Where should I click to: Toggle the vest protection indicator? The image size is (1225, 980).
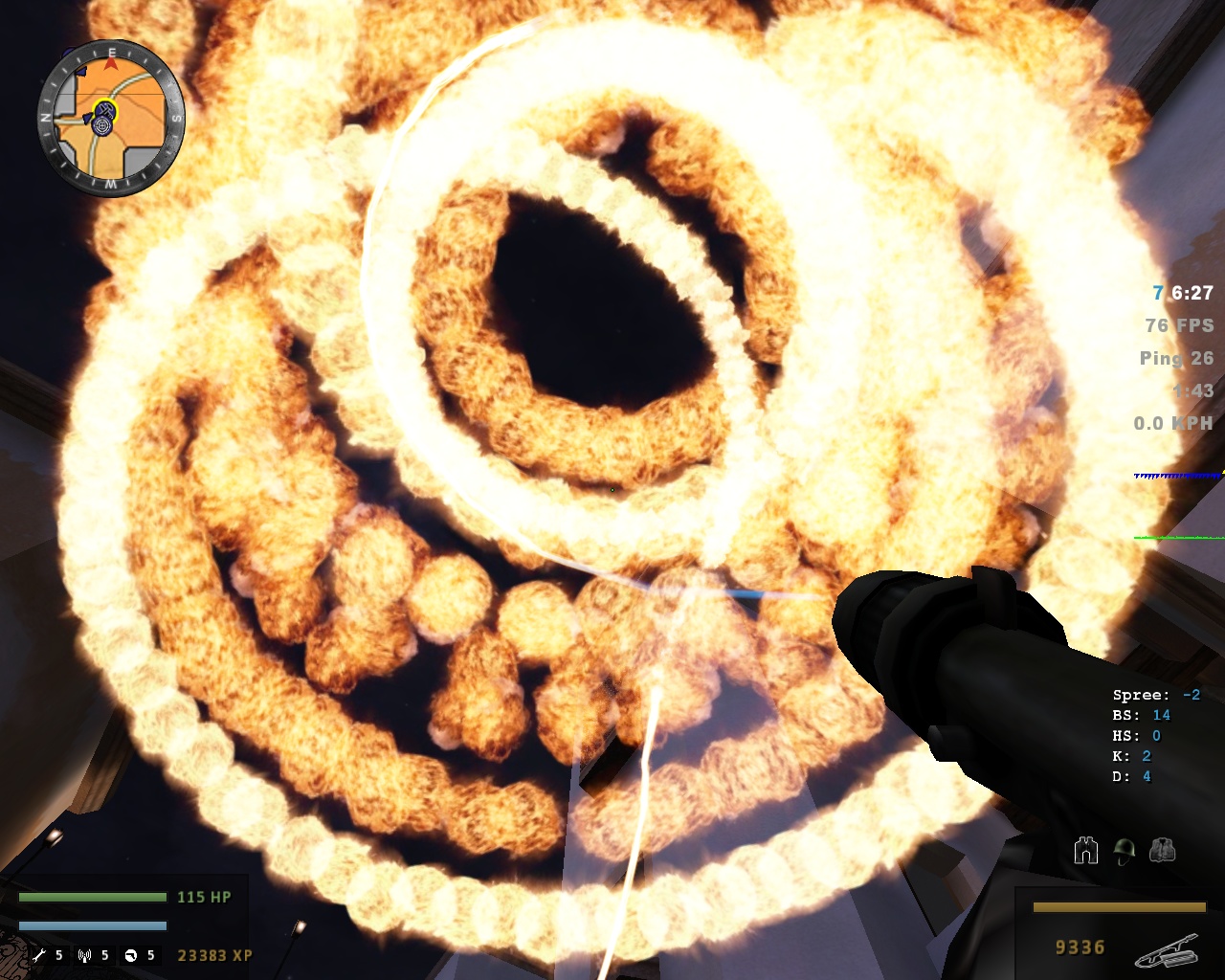pos(1161,850)
